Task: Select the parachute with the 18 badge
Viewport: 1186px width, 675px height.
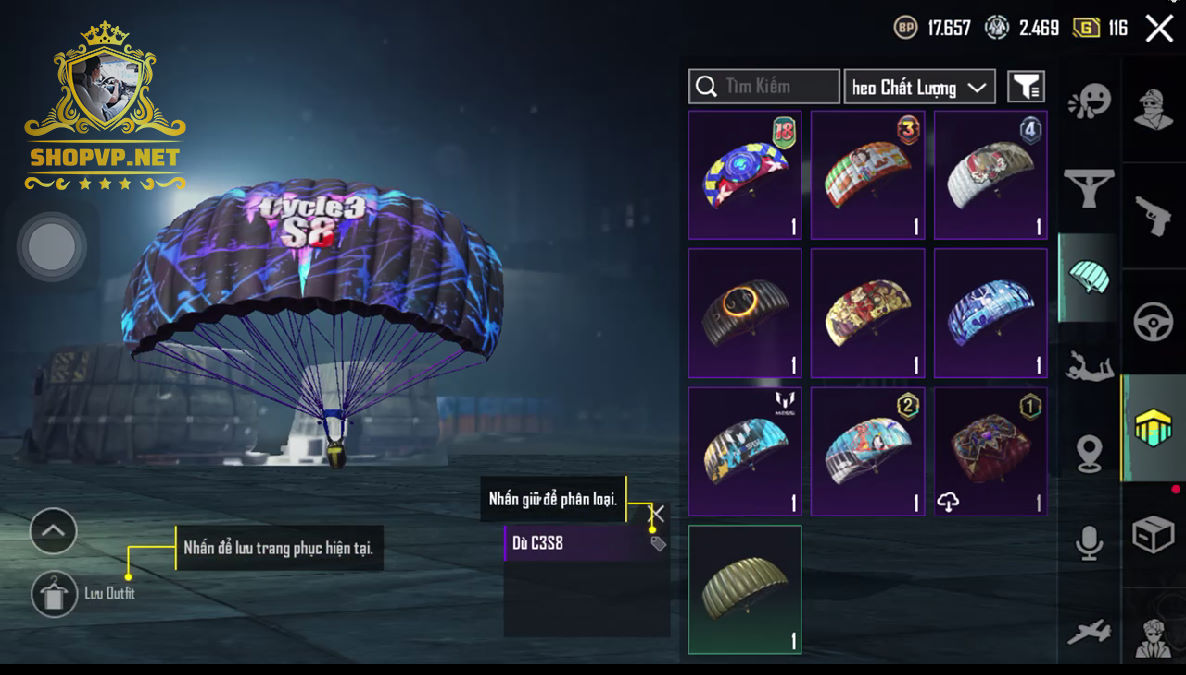Action: pyautogui.click(x=745, y=175)
